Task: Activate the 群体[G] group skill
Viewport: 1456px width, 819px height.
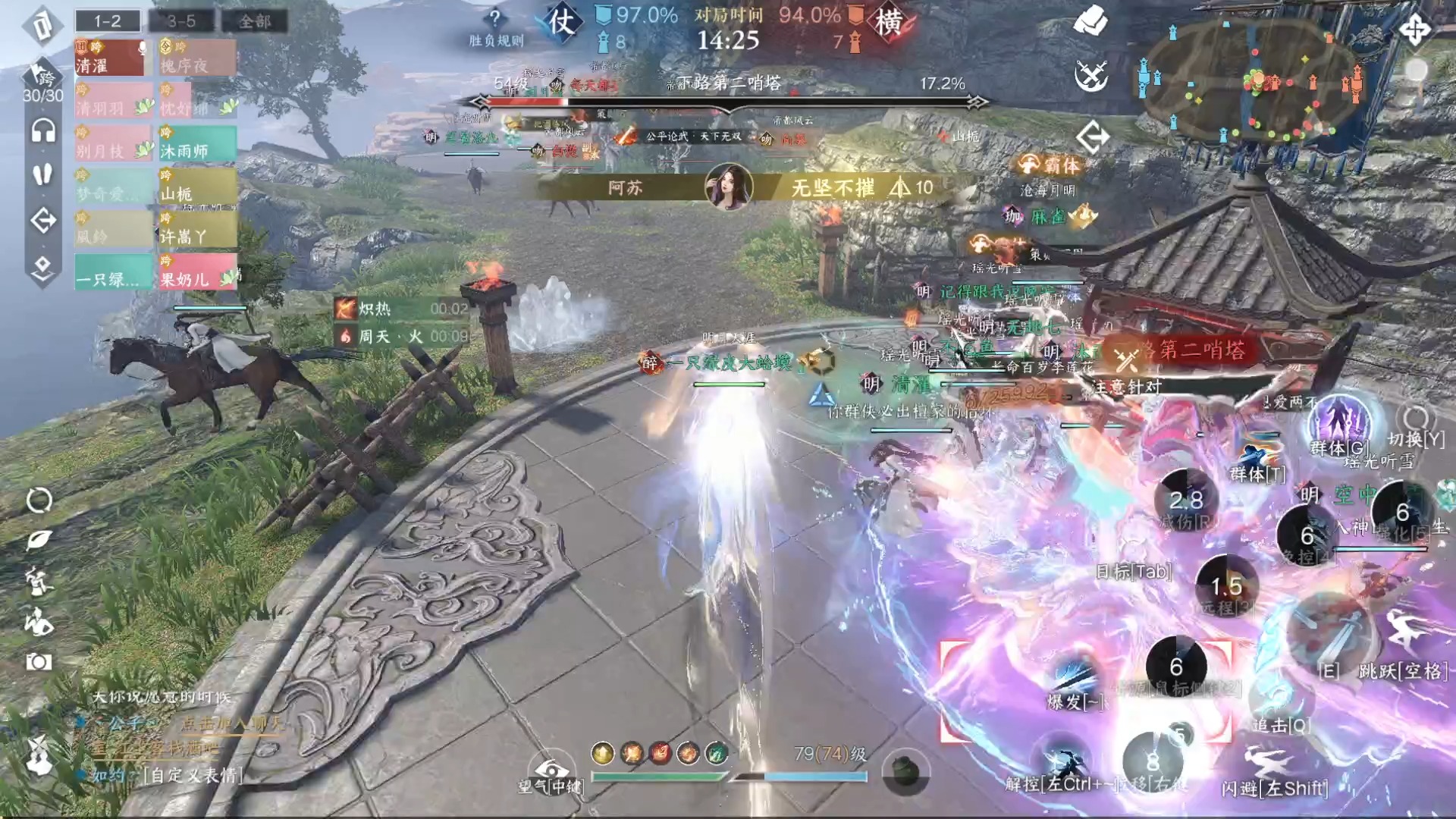Action: click(x=1340, y=425)
